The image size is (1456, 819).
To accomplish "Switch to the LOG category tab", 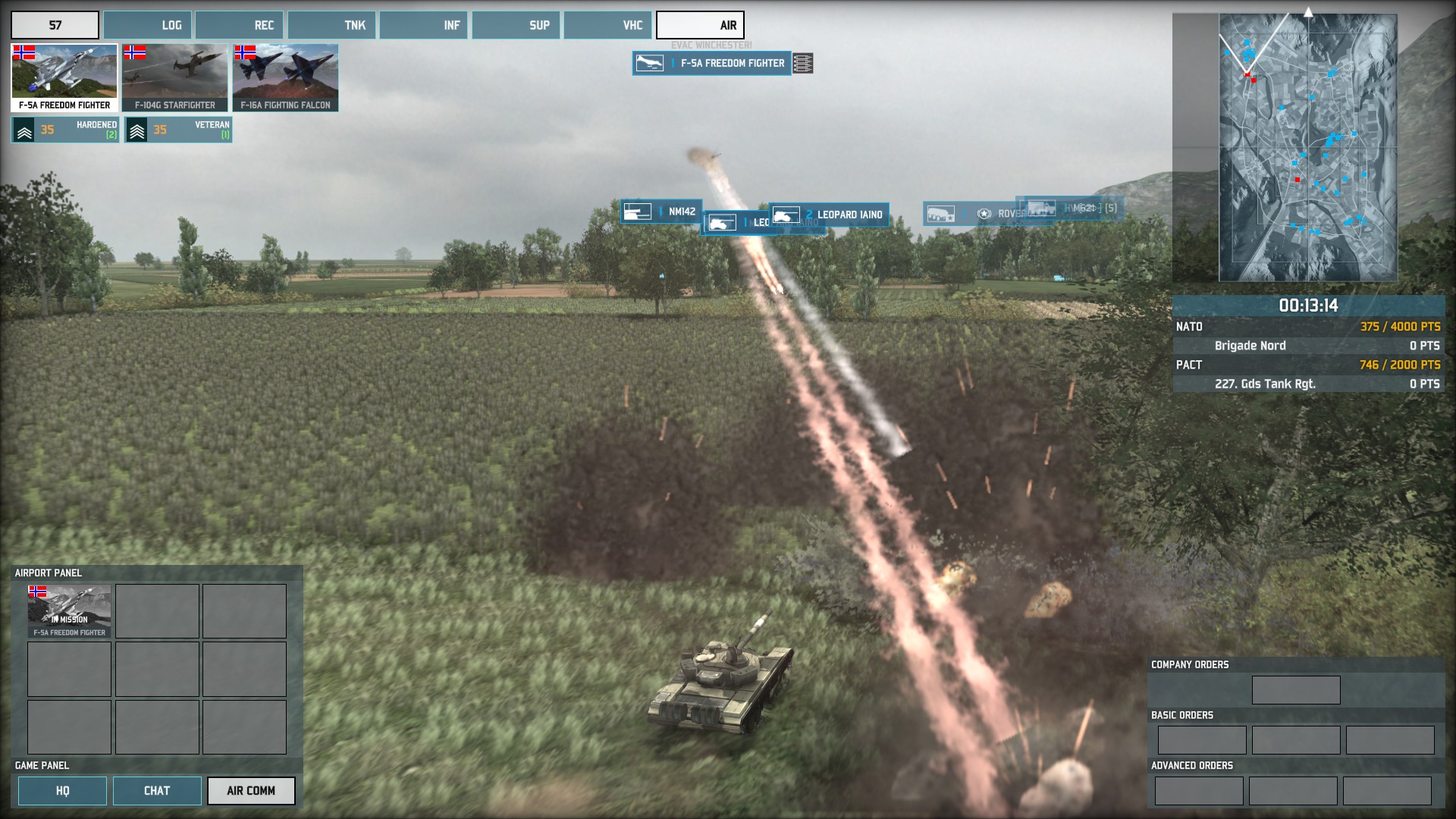I will pyautogui.click(x=148, y=25).
